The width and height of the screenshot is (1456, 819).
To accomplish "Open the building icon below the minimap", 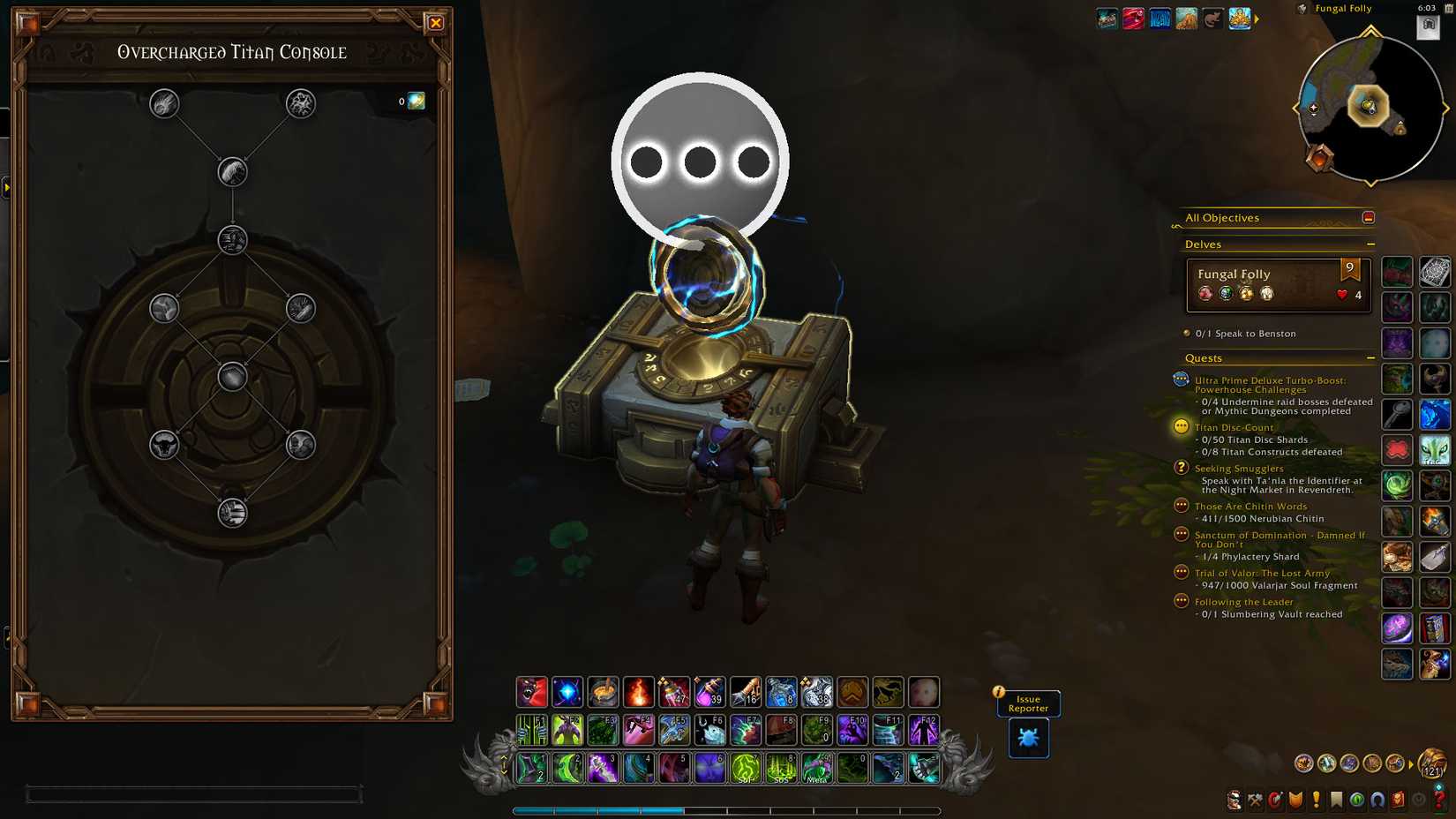I will coord(1428,28).
